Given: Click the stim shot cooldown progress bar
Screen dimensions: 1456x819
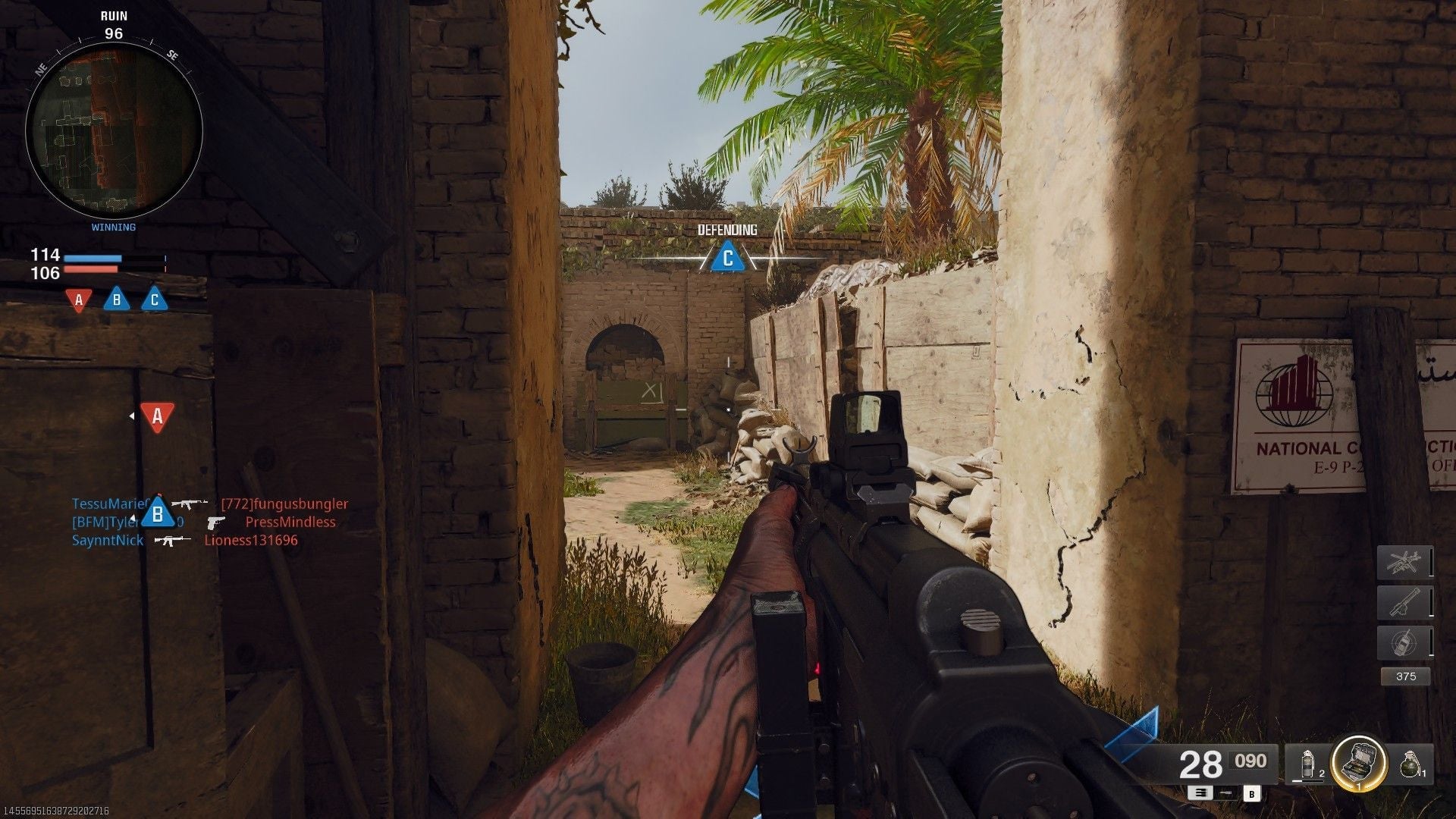Looking at the screenshot, I should click(1307, 780).
